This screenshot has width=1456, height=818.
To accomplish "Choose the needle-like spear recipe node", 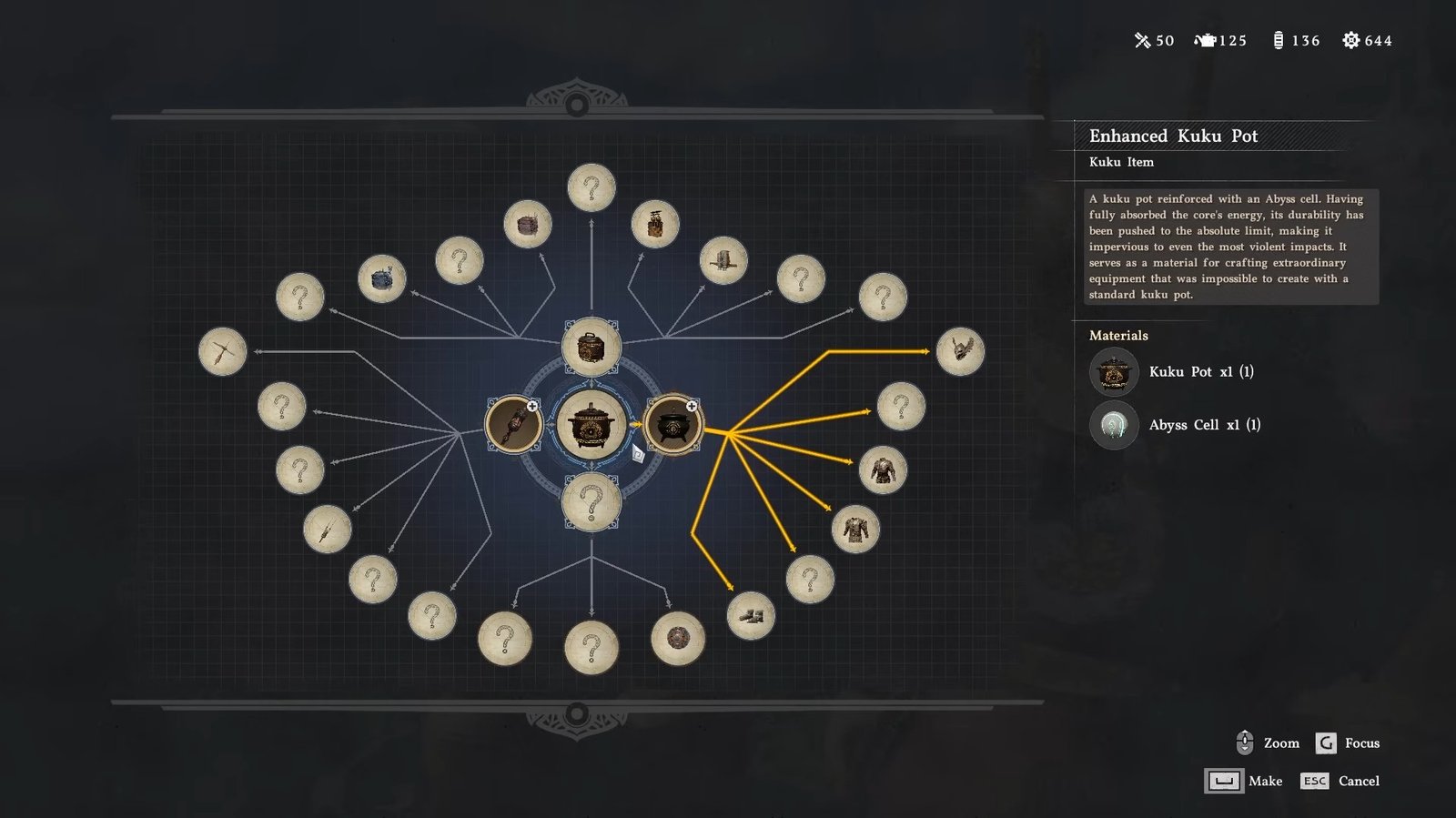I will click(x=327, y=529).
